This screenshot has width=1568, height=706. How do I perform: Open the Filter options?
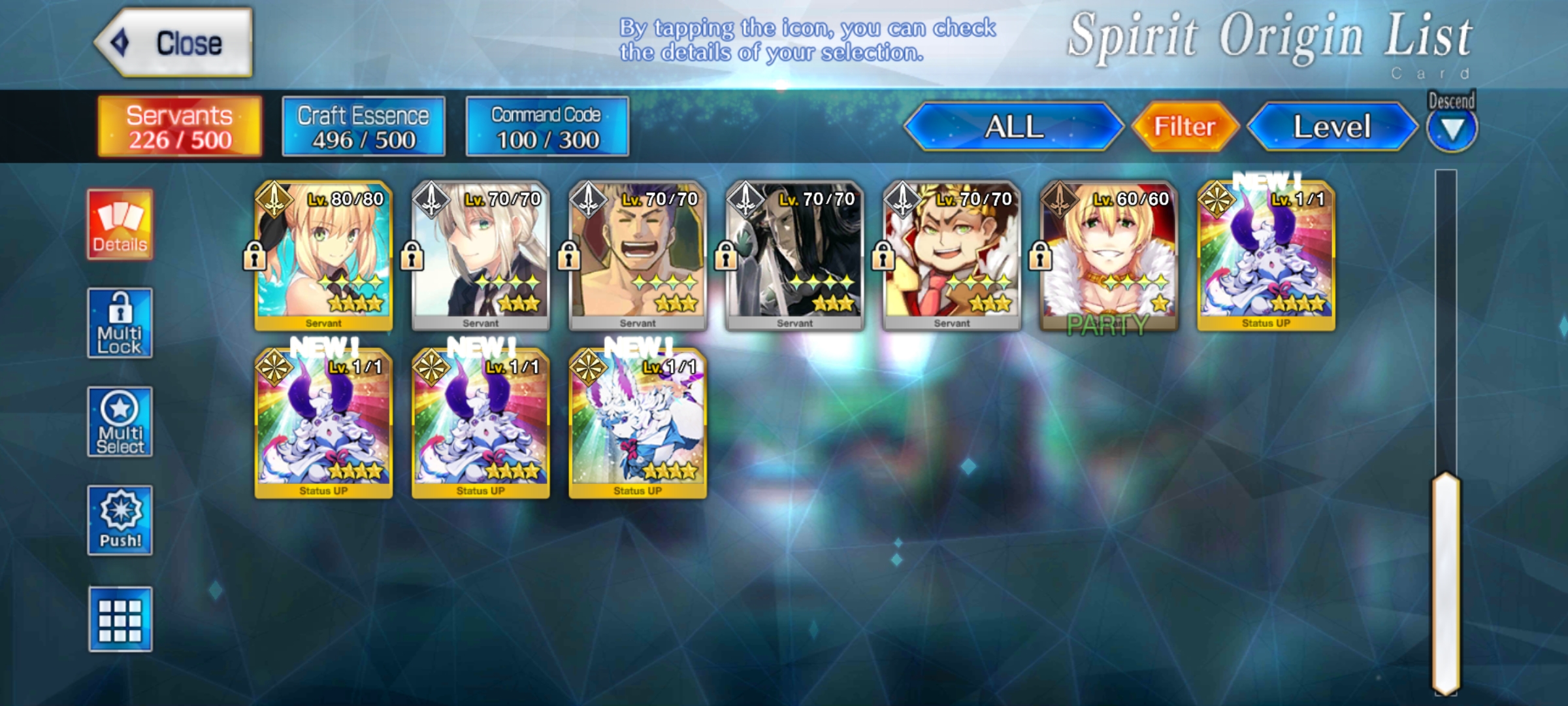(1184, 127)
